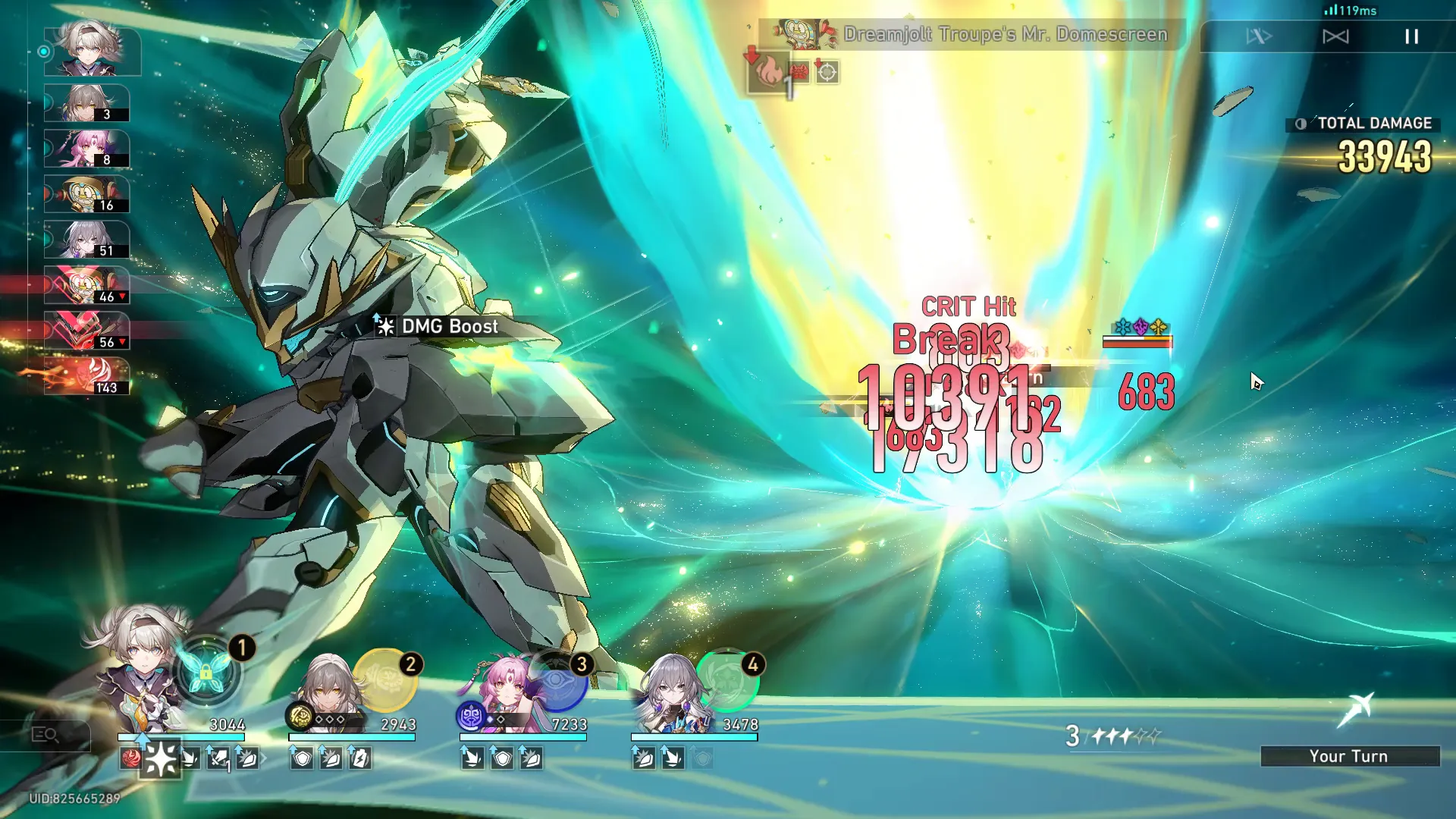Click Firefly's current turn in the action order
The height and width of the screenshot is (819, 1456).
tap(92, 51)
